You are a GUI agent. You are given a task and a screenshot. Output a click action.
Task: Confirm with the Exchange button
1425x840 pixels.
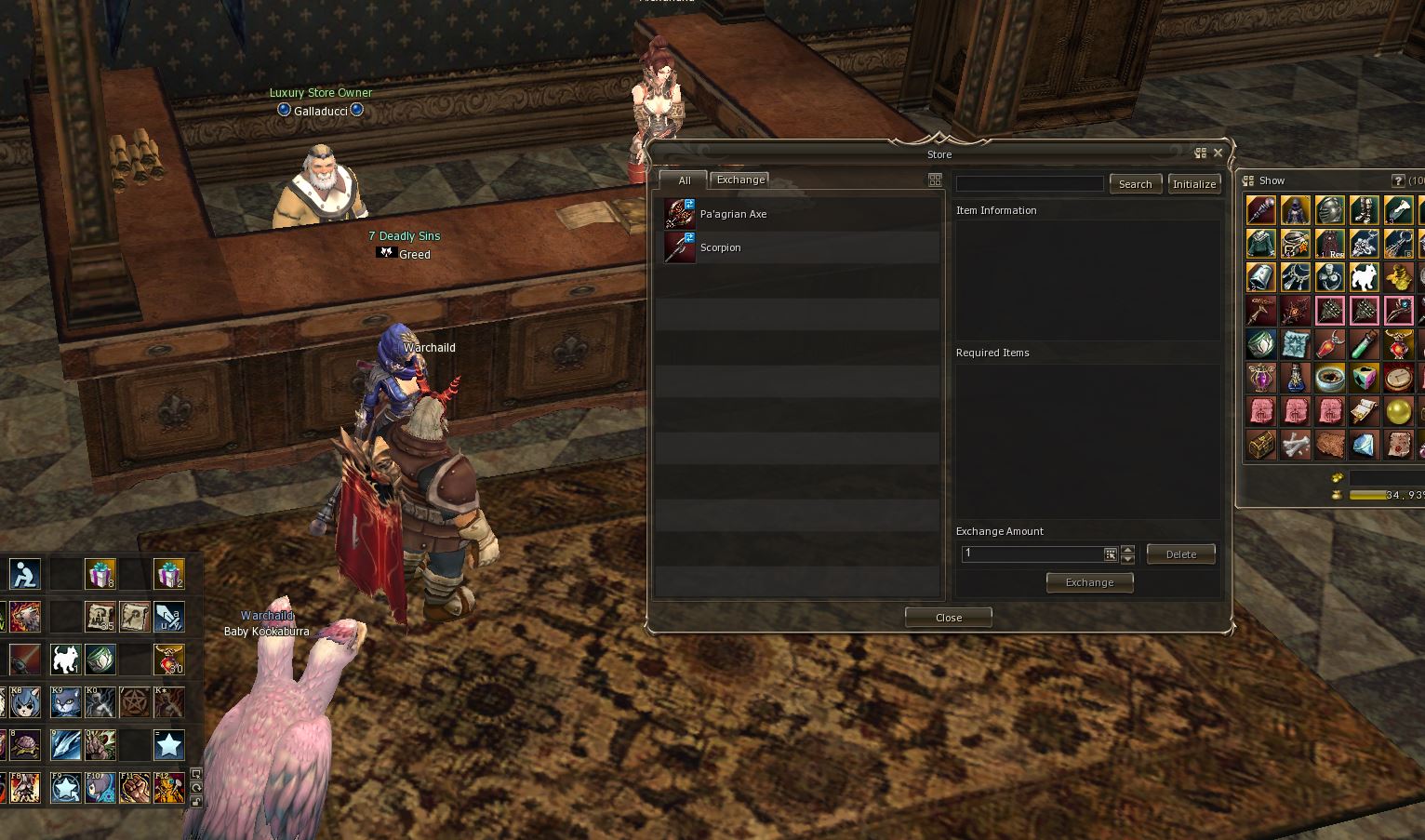pyautogui.click(x=1089, y=582)
